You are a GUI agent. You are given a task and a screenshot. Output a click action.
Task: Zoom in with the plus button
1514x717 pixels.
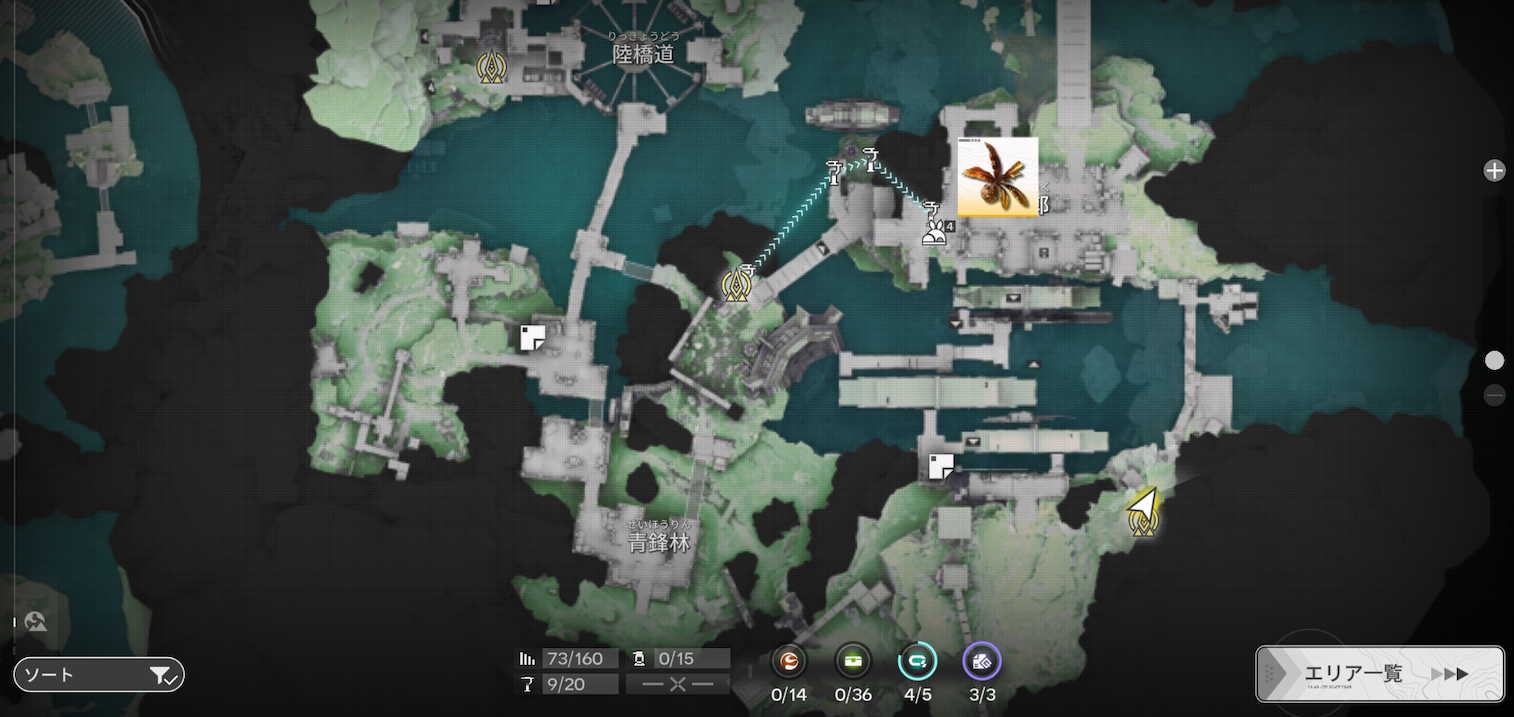coord(1494,171)
